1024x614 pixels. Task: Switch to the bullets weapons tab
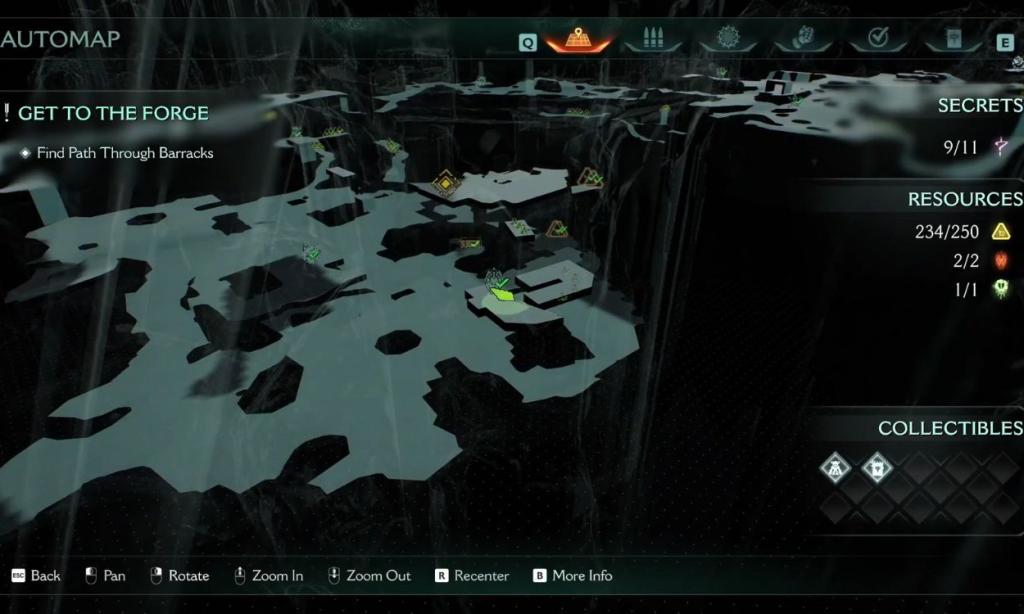pyautogui.click(x=653, y=40)
